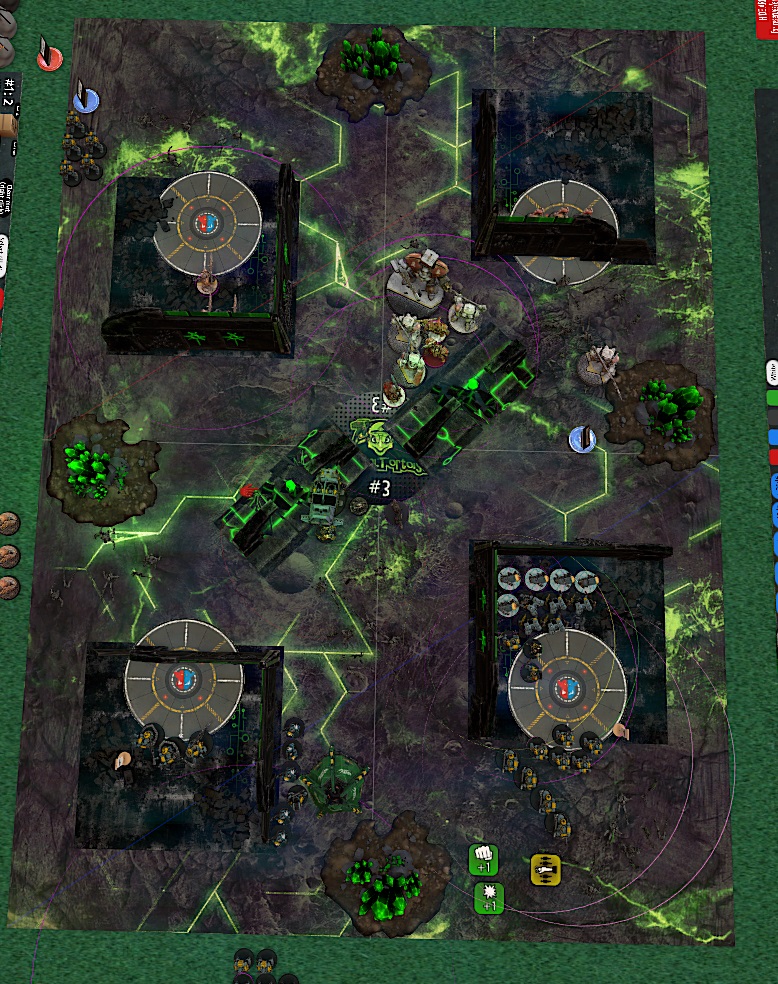This screenshot has width=778, height=984.
Task: Pick the yellow squad formation token
Action: point(544,868)
